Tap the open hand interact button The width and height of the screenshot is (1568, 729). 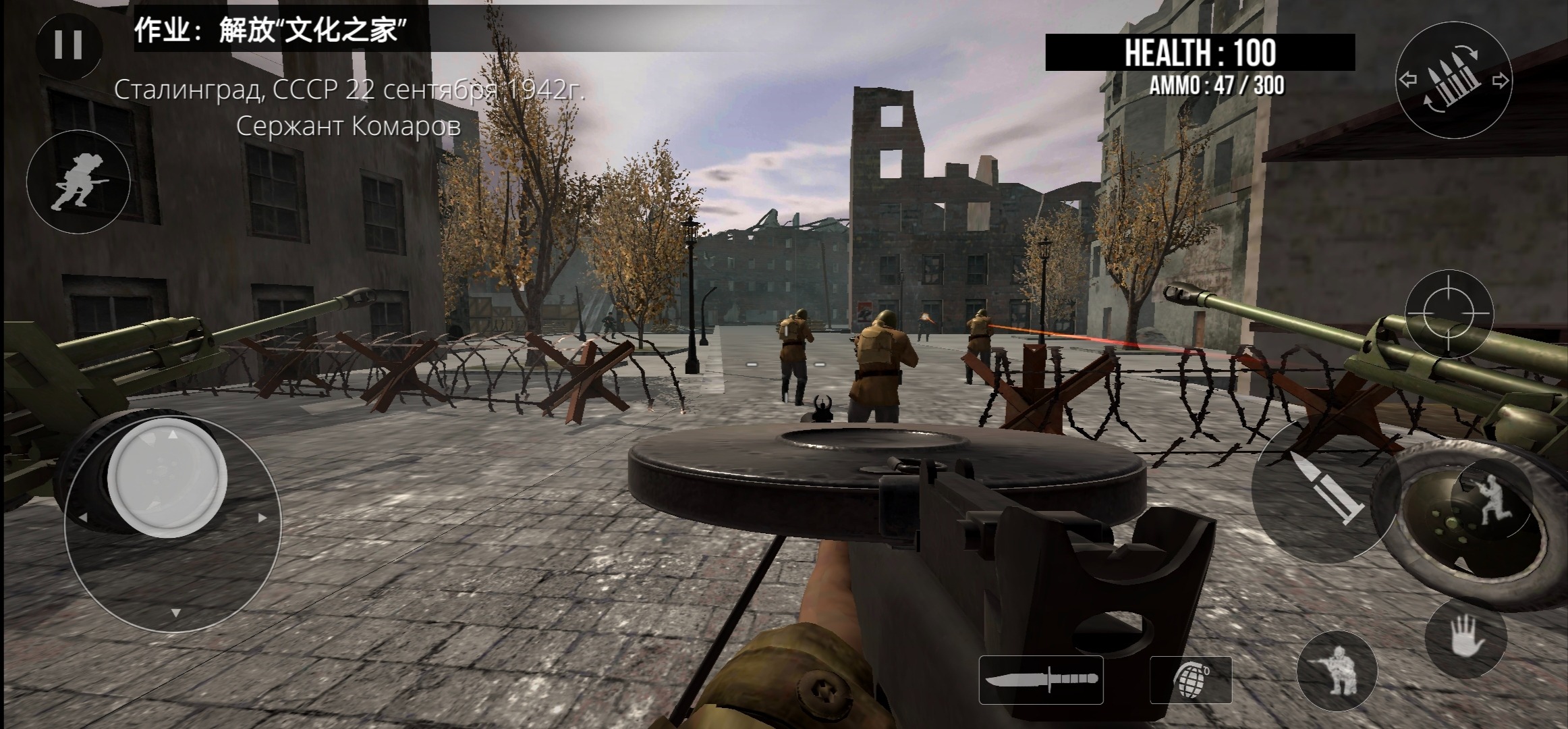point(1465,637)
